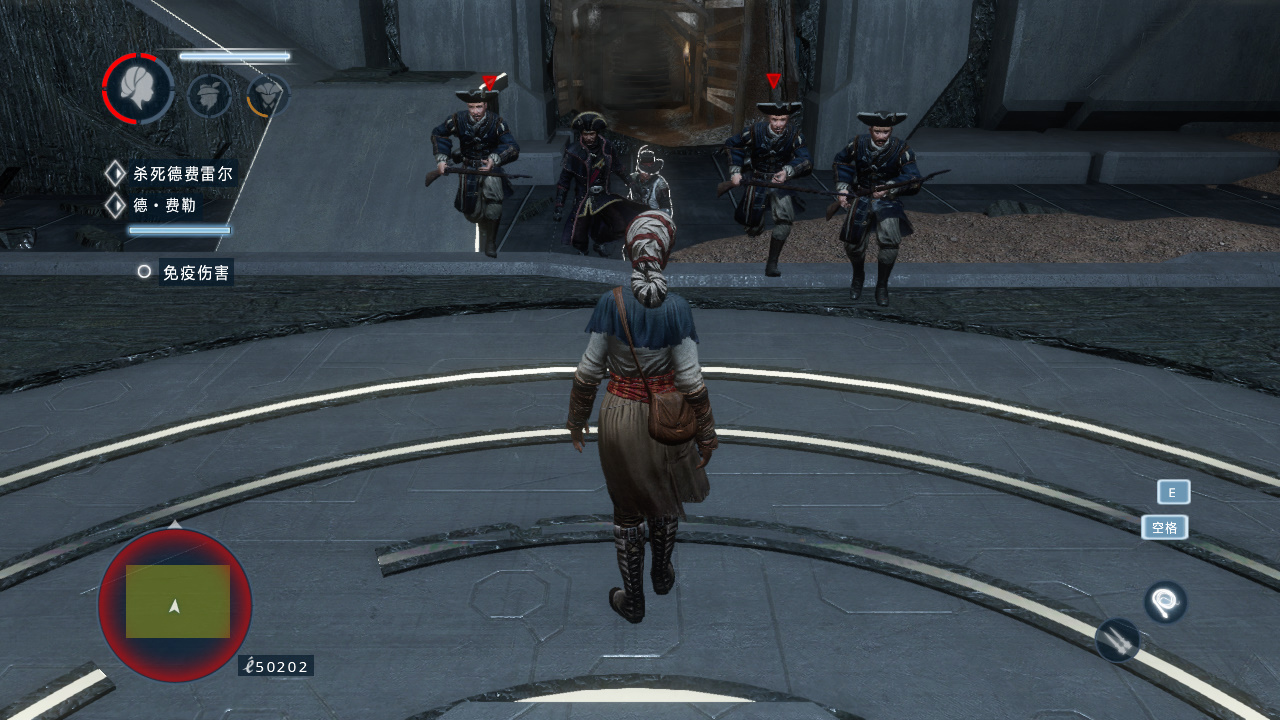Choose the feathered-hat persona icon
Image resolution: width=1280 pixels, height=720 pixels.
click(209, 96)
